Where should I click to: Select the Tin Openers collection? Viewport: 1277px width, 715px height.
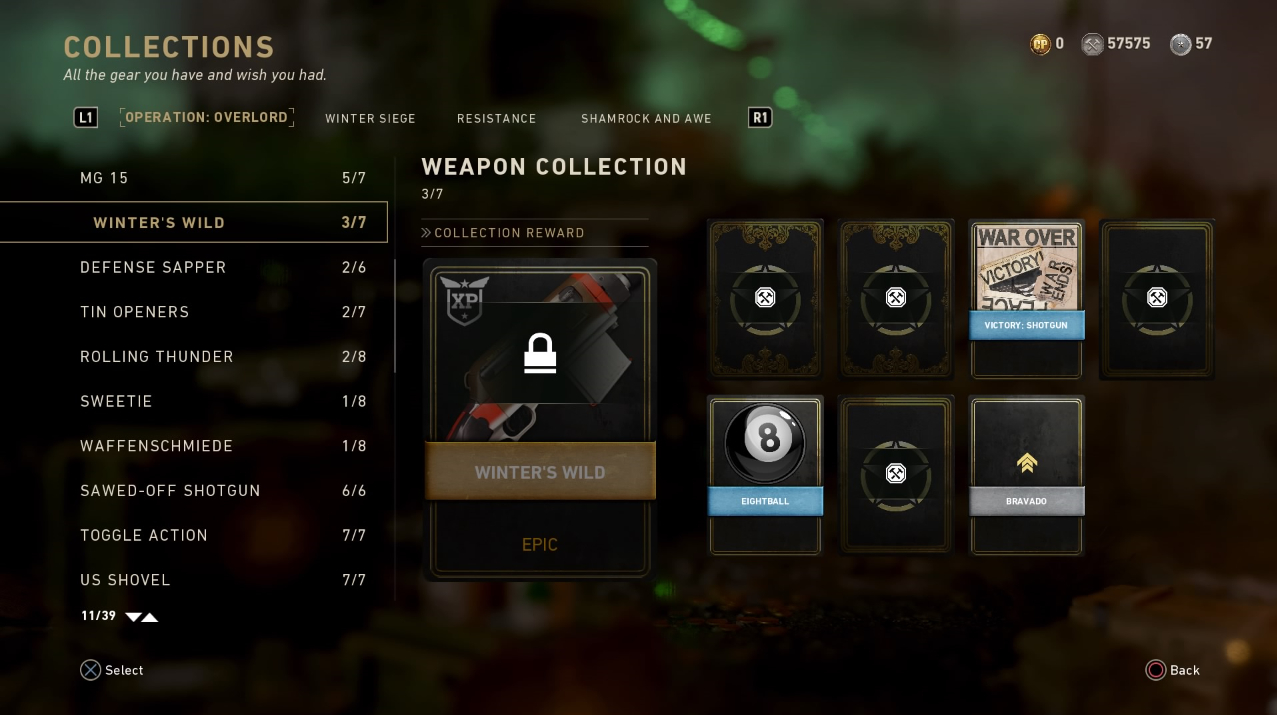pos(193,312)
